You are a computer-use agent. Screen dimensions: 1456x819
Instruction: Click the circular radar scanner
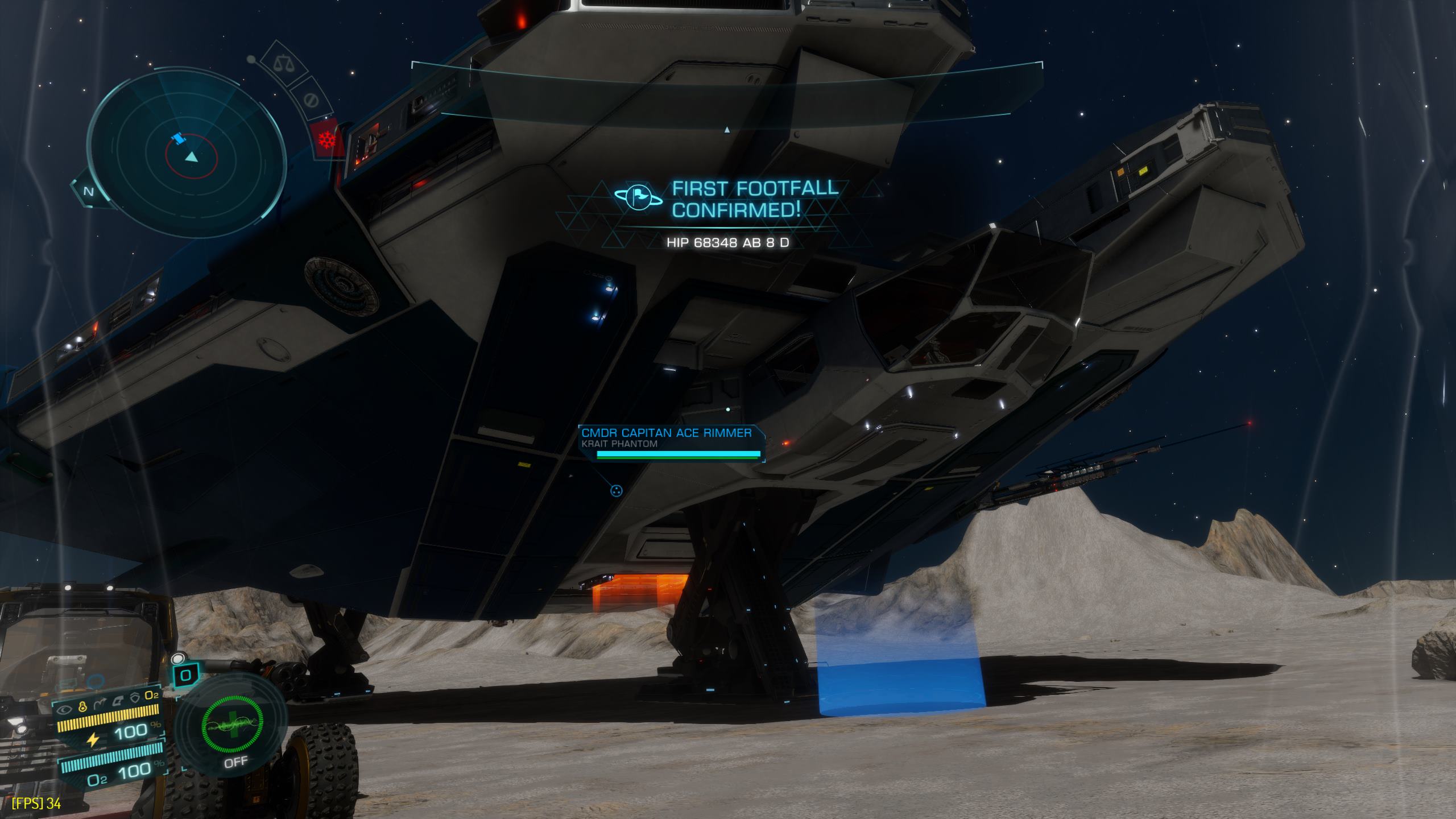tap(185, 152)
